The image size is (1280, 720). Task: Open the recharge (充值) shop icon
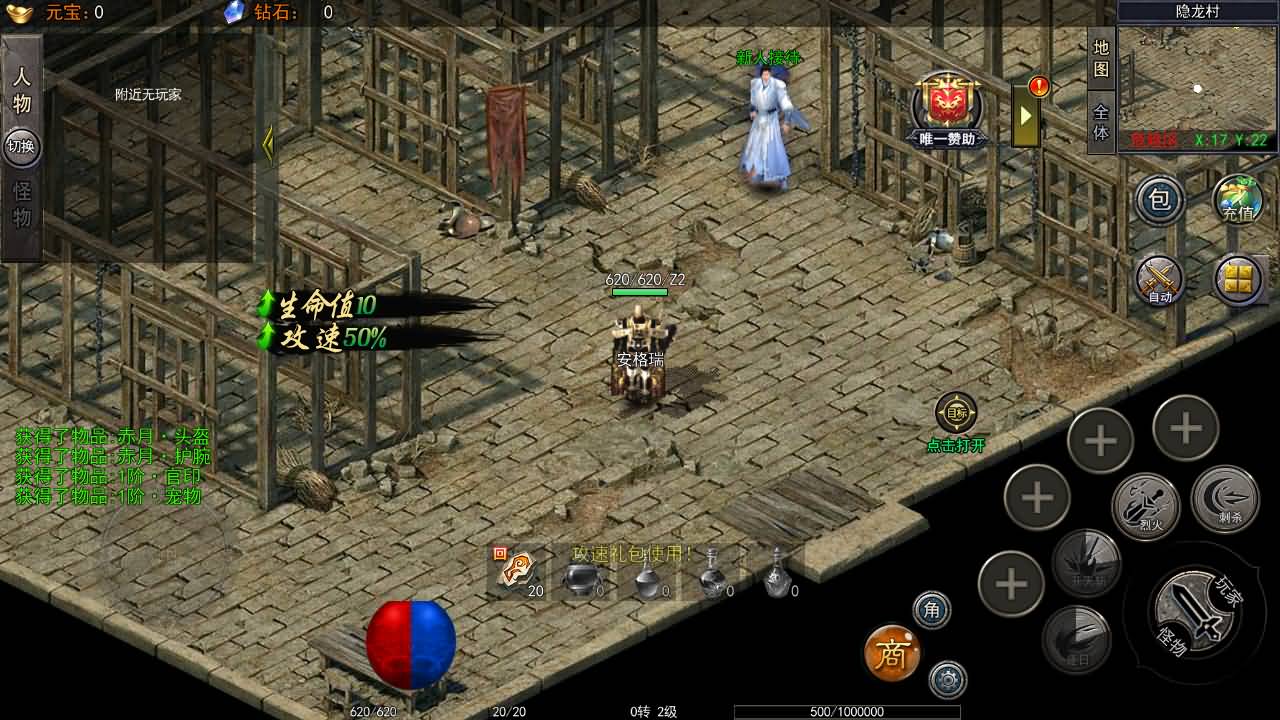(1238, 200)
